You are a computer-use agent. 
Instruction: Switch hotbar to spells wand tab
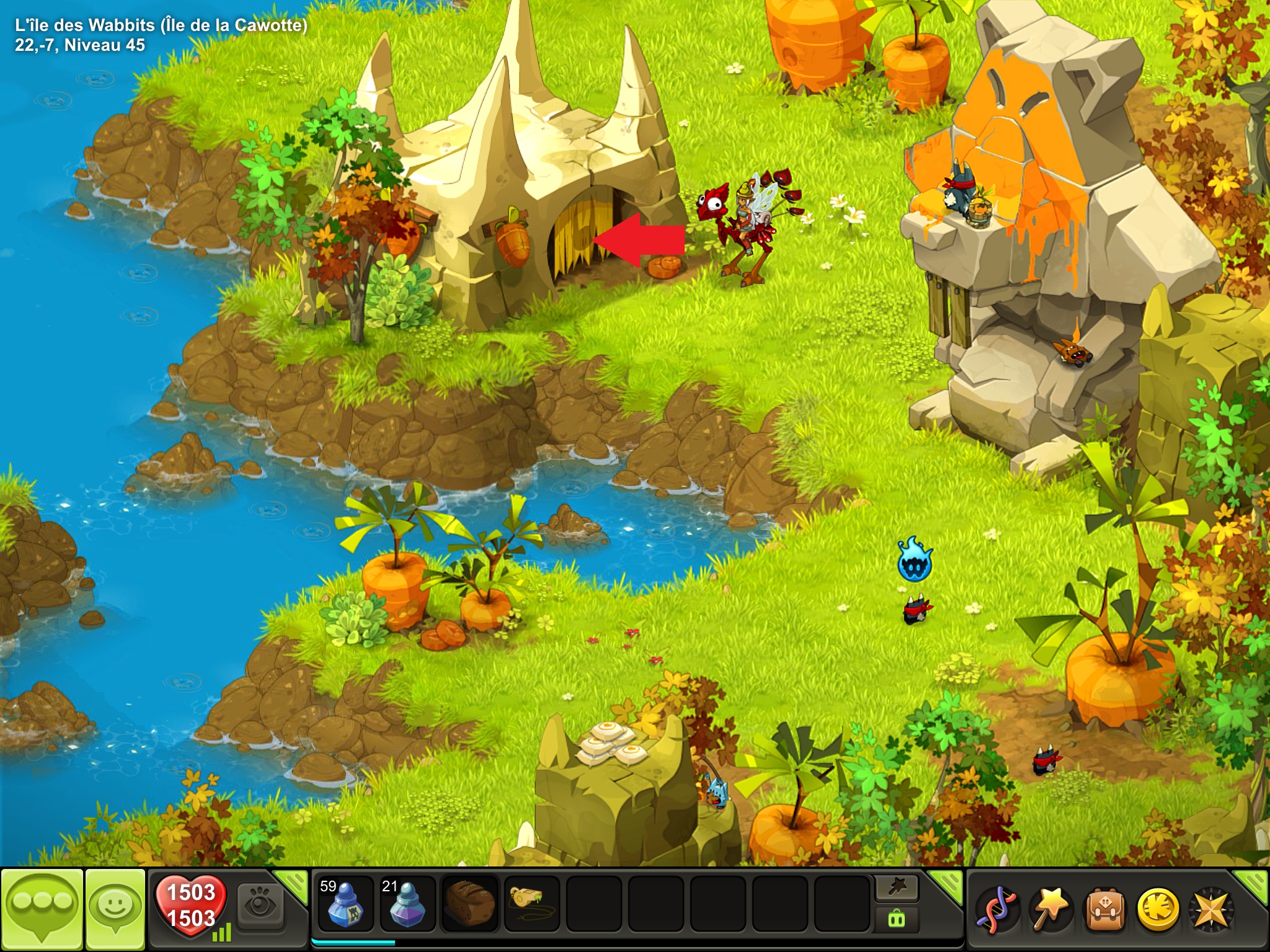pos(897,888)
